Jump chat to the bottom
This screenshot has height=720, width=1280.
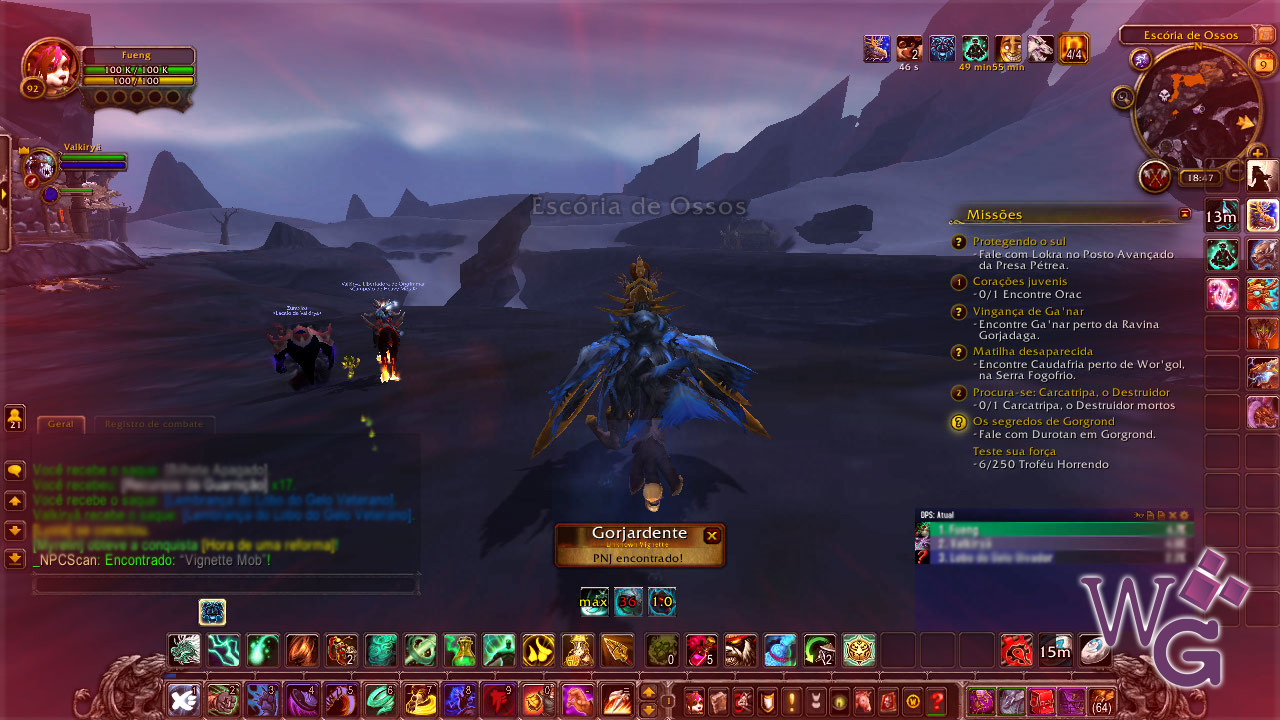(x=15, y=558)
